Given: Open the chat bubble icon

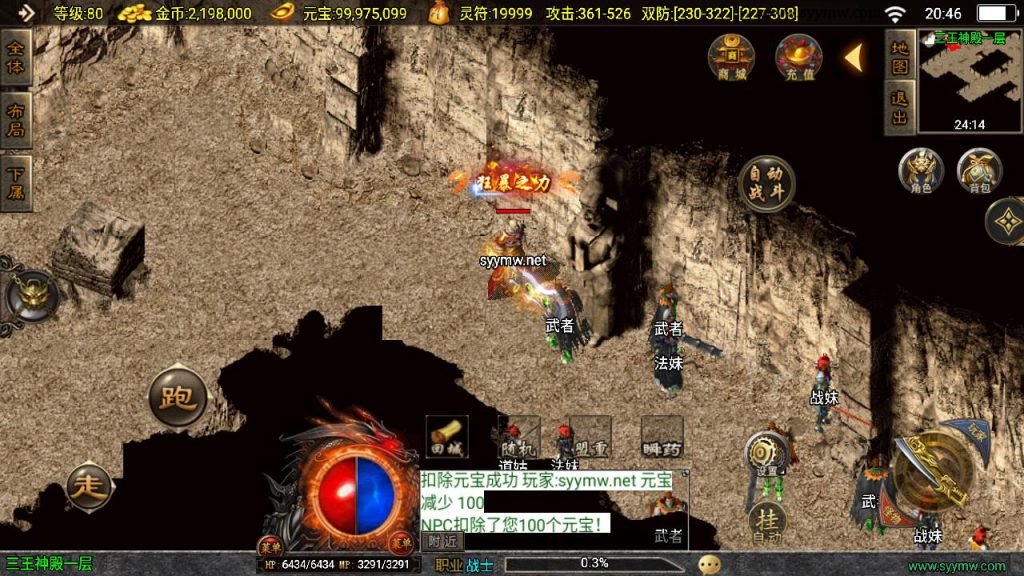Looking at the screenshot, I should coord(710,564).
